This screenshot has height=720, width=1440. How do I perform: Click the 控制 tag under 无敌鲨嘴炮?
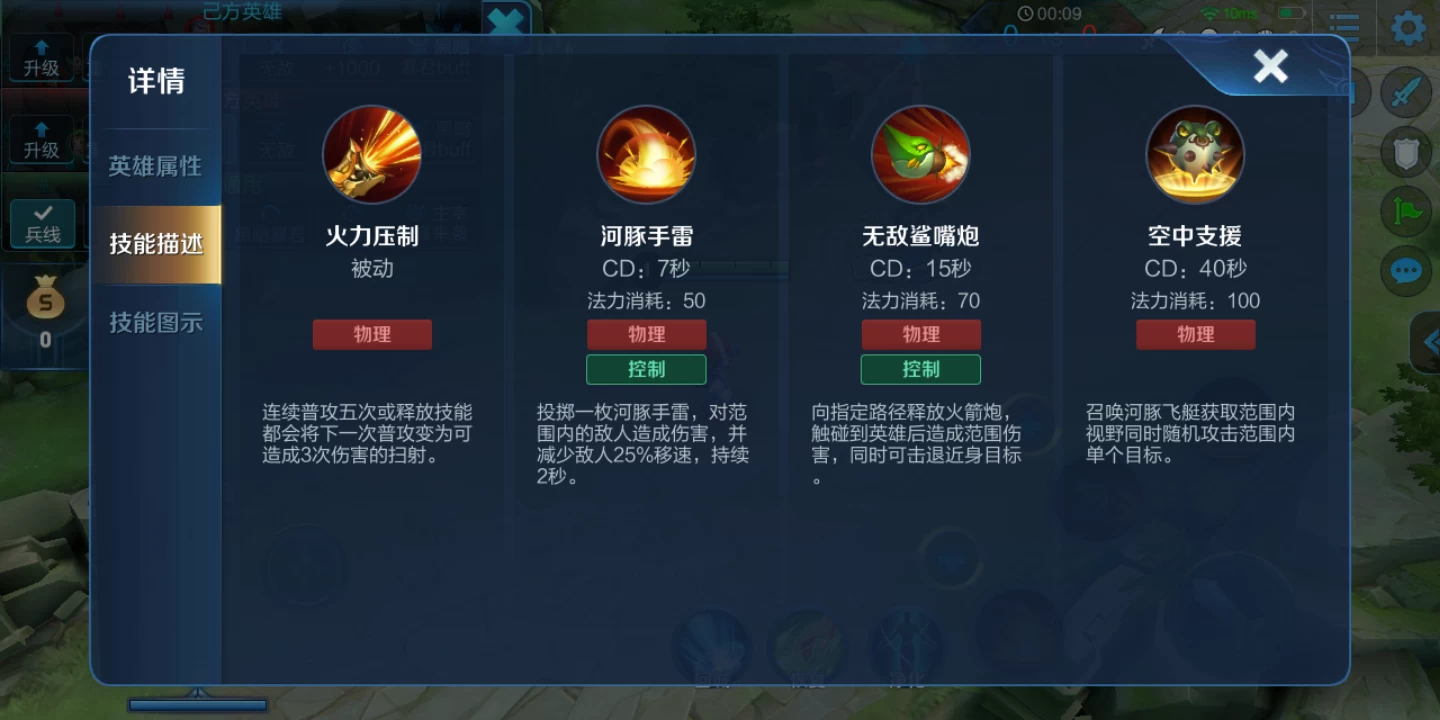pyautogui.click(x=920, y=369)
